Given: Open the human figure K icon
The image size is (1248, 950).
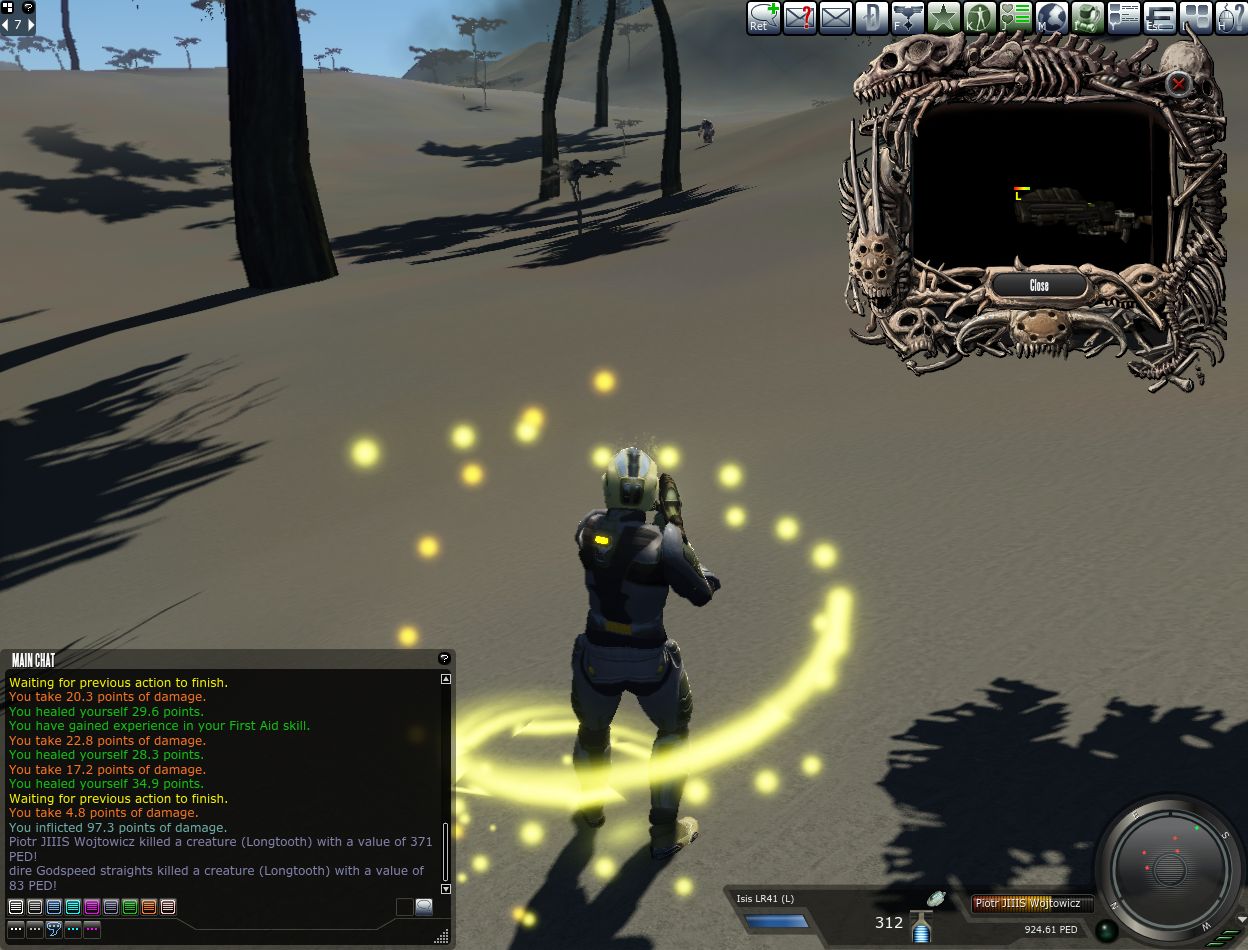Looking at the screenshot, I should (979, 18).
